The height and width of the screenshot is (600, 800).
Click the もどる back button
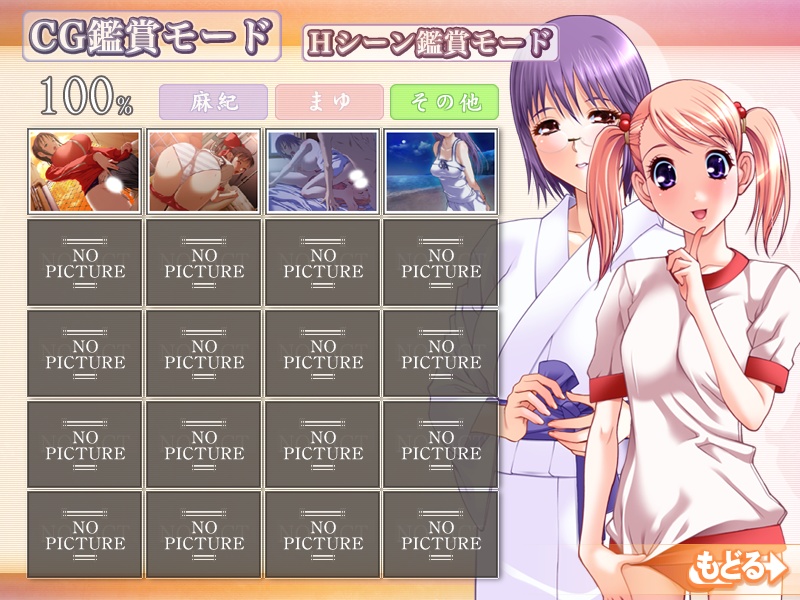click(738, 568)
